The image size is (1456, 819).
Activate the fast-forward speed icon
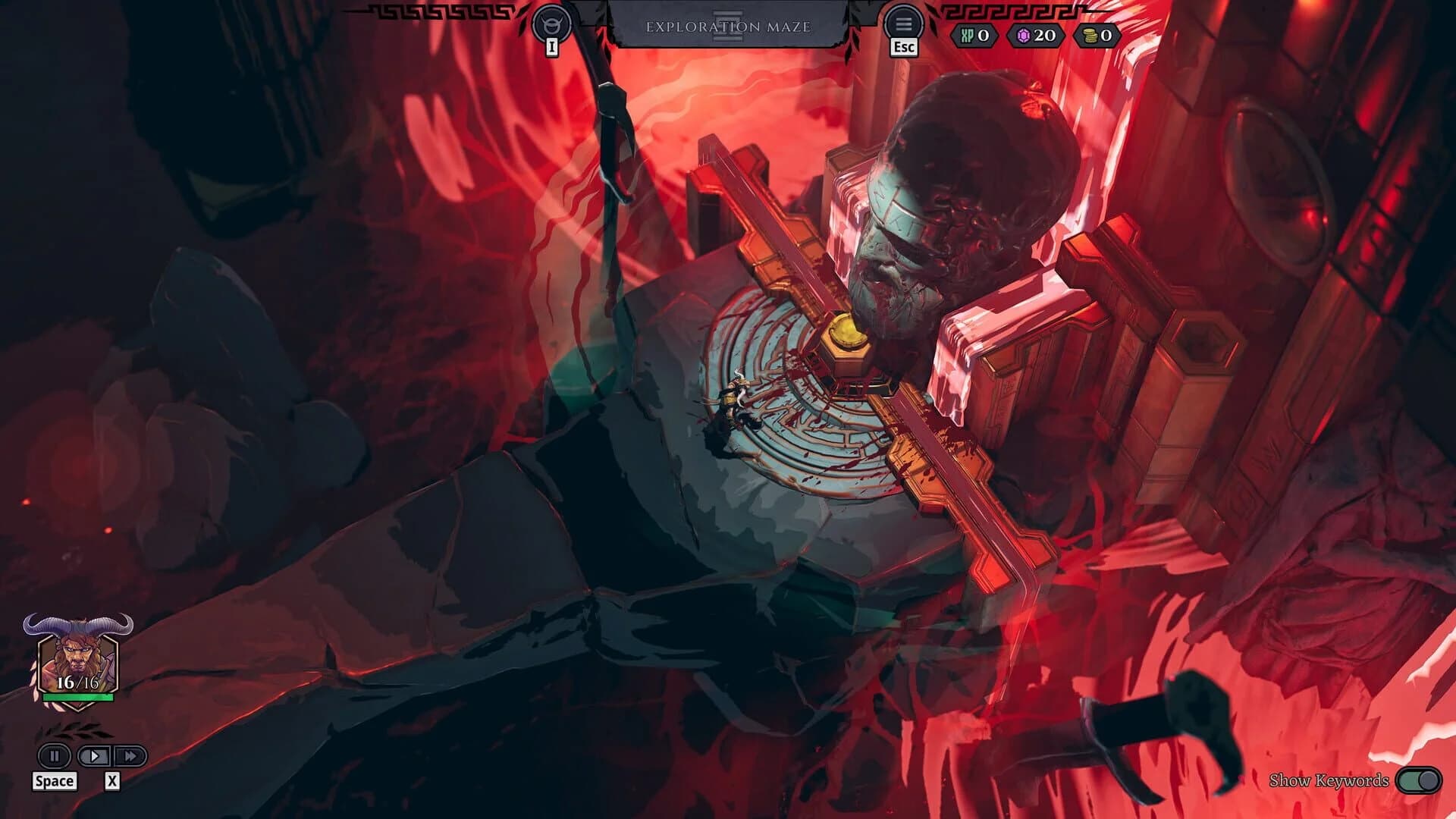(x=130, y=755)
